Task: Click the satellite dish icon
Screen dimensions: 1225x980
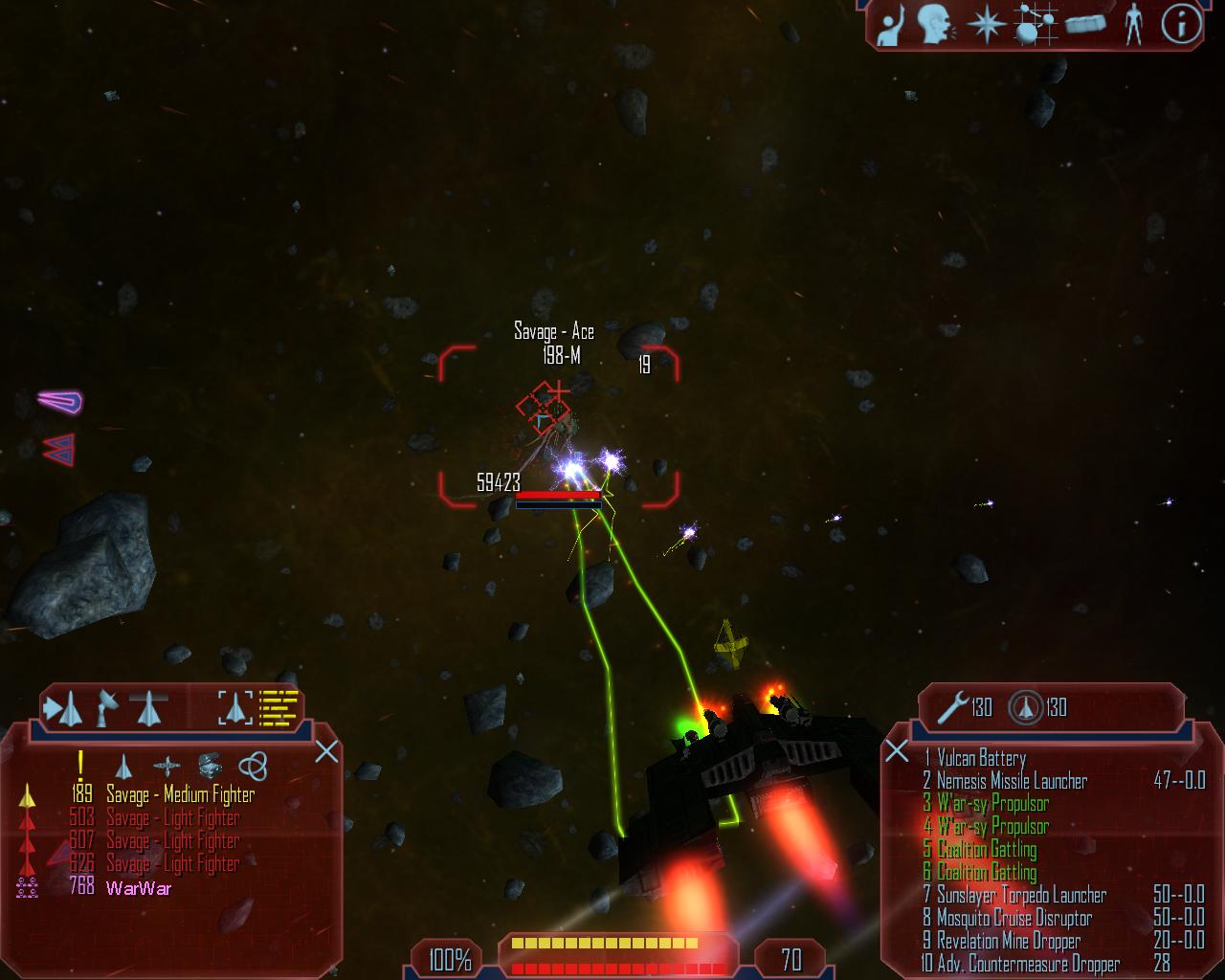Action: pos(106,708)
